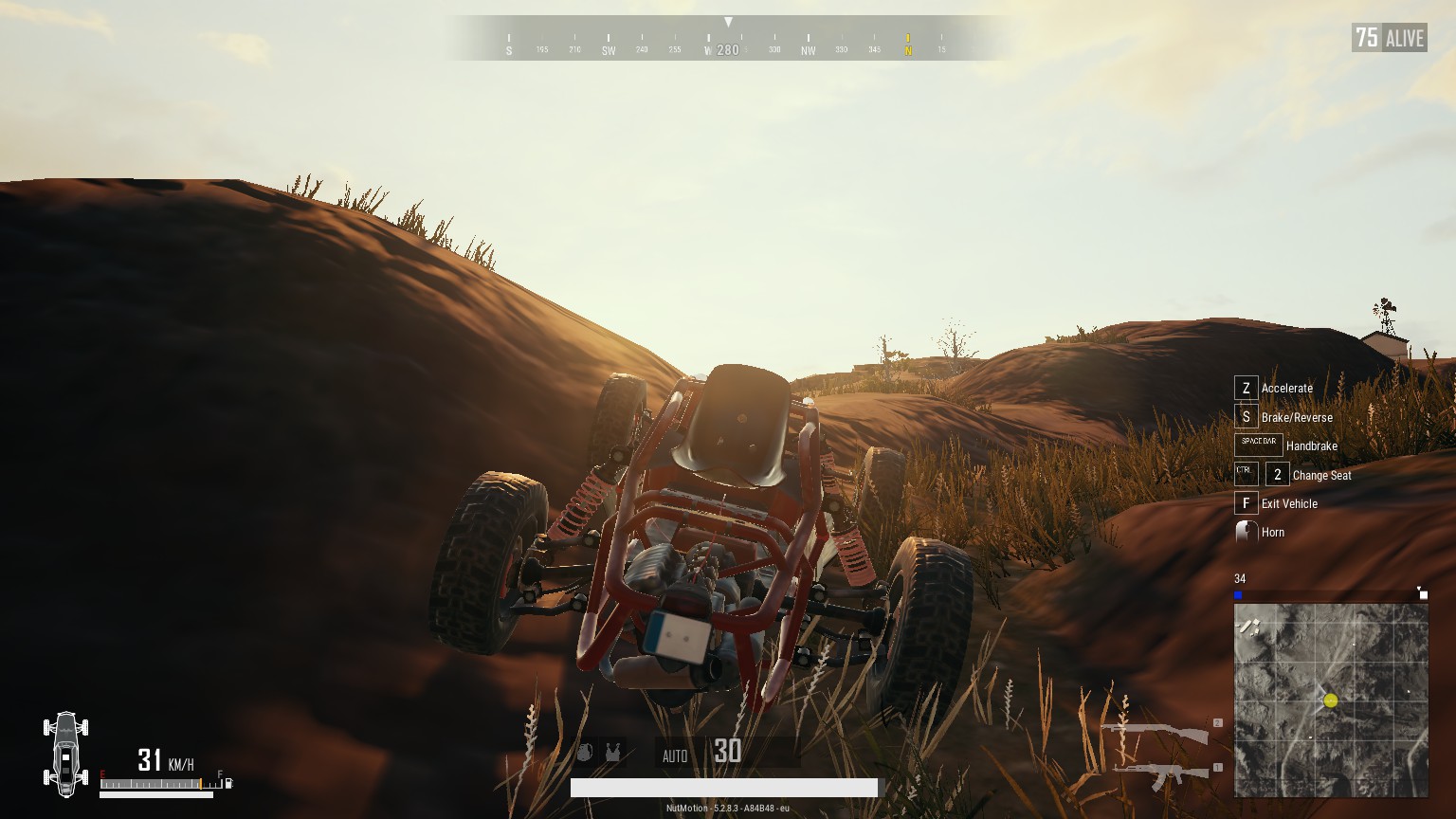Screen dimensions: 1456x819
Task: Click the vest armor status icon
Action: click(613, 753)
